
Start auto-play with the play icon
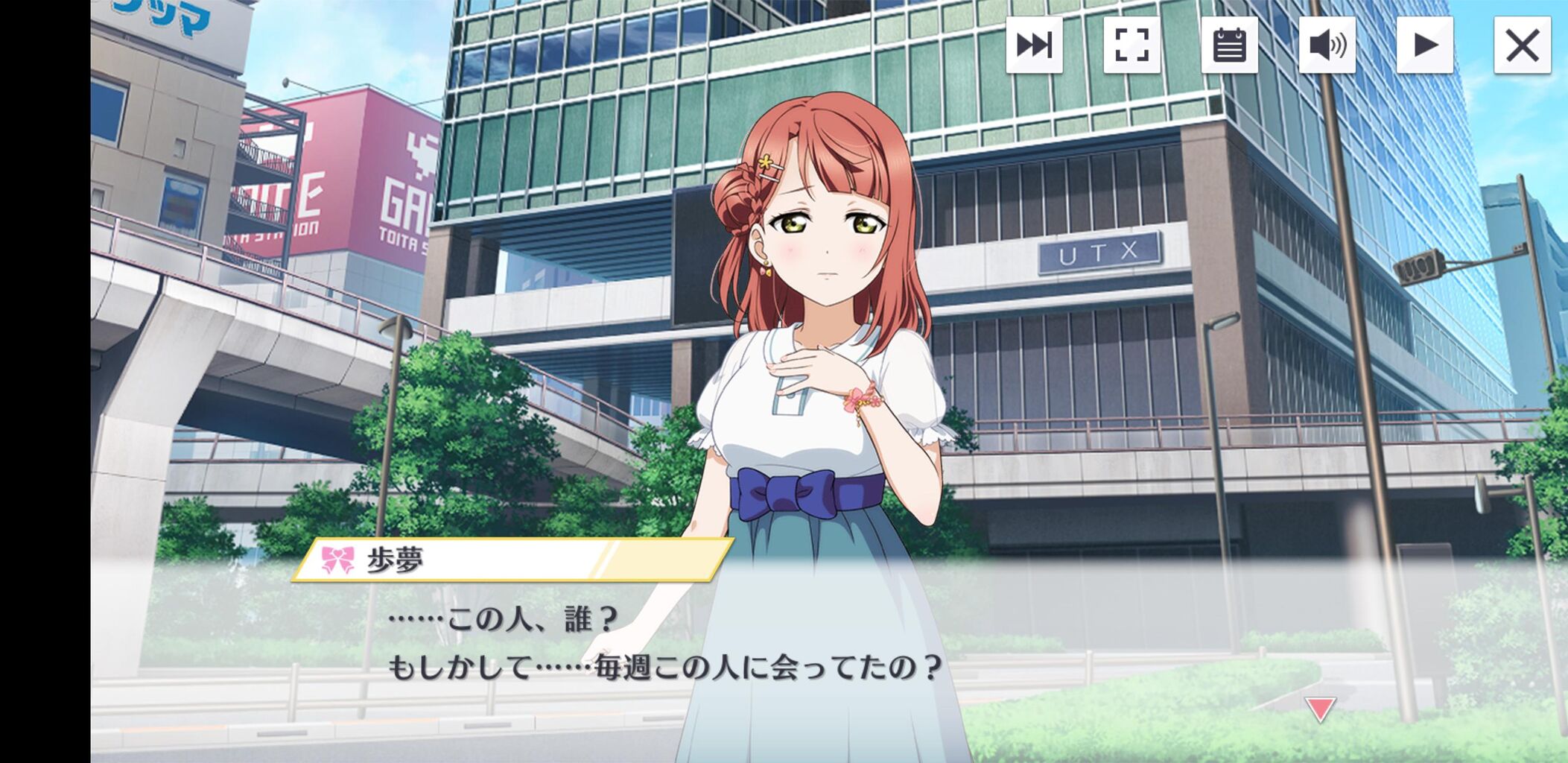[x=1426, y=46]
